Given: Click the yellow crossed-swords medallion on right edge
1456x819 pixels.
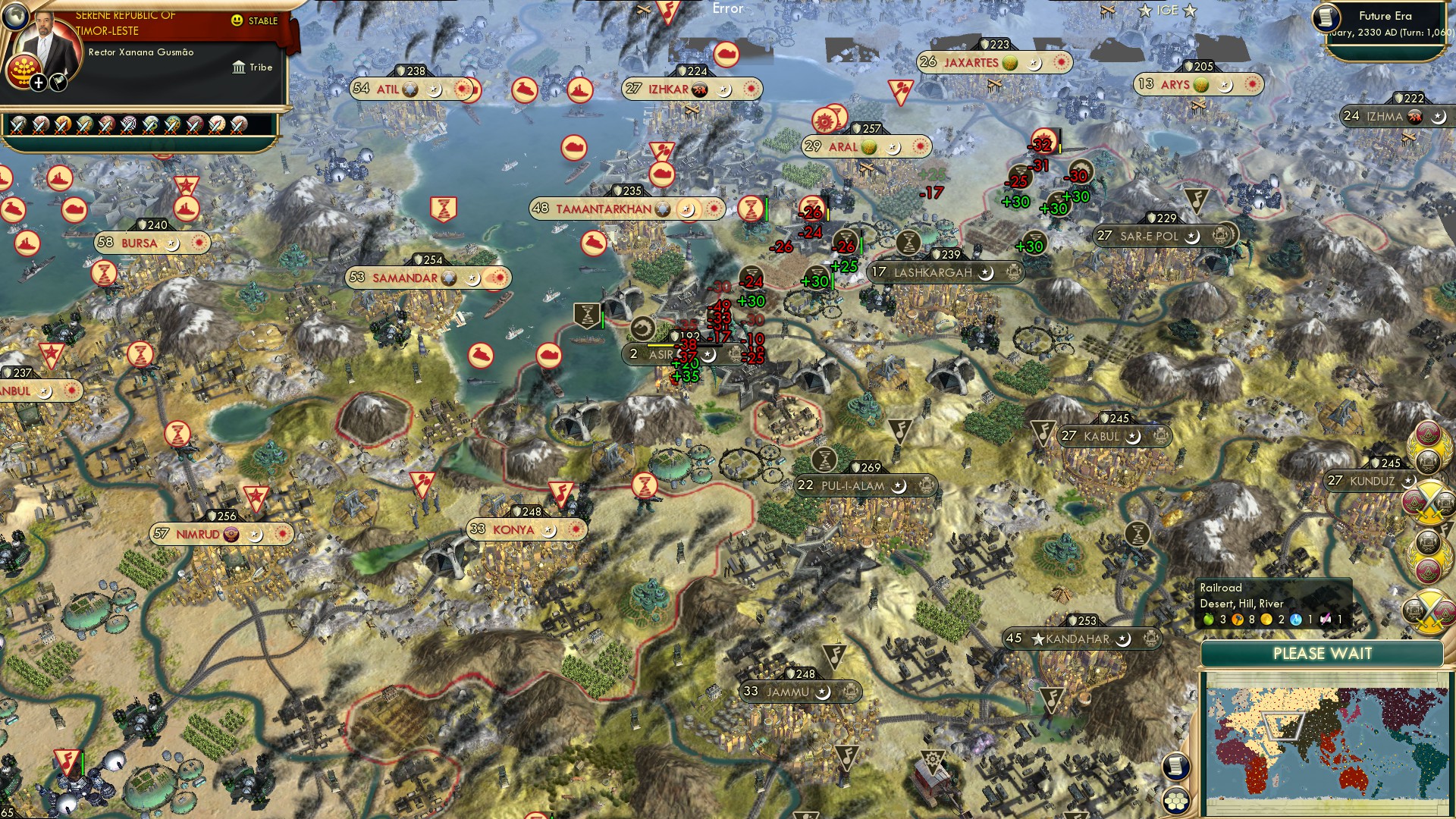Looking at the screenshot, I should (x=1429, y=504).
